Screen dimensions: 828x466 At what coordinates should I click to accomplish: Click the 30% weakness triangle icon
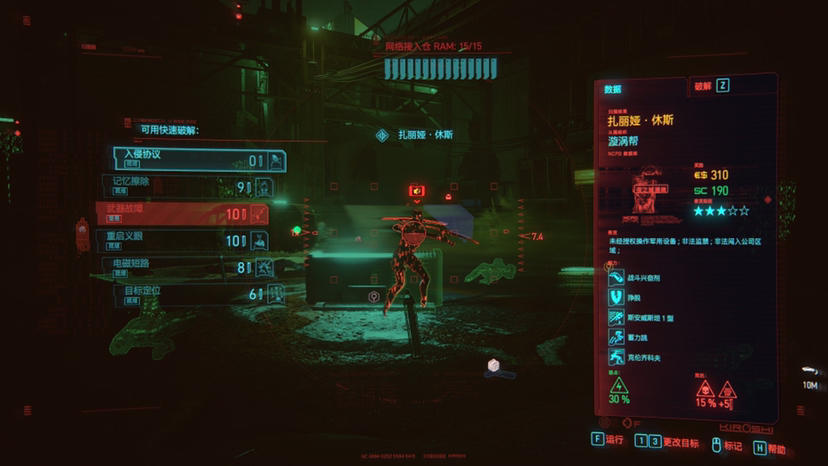(618, 384)
